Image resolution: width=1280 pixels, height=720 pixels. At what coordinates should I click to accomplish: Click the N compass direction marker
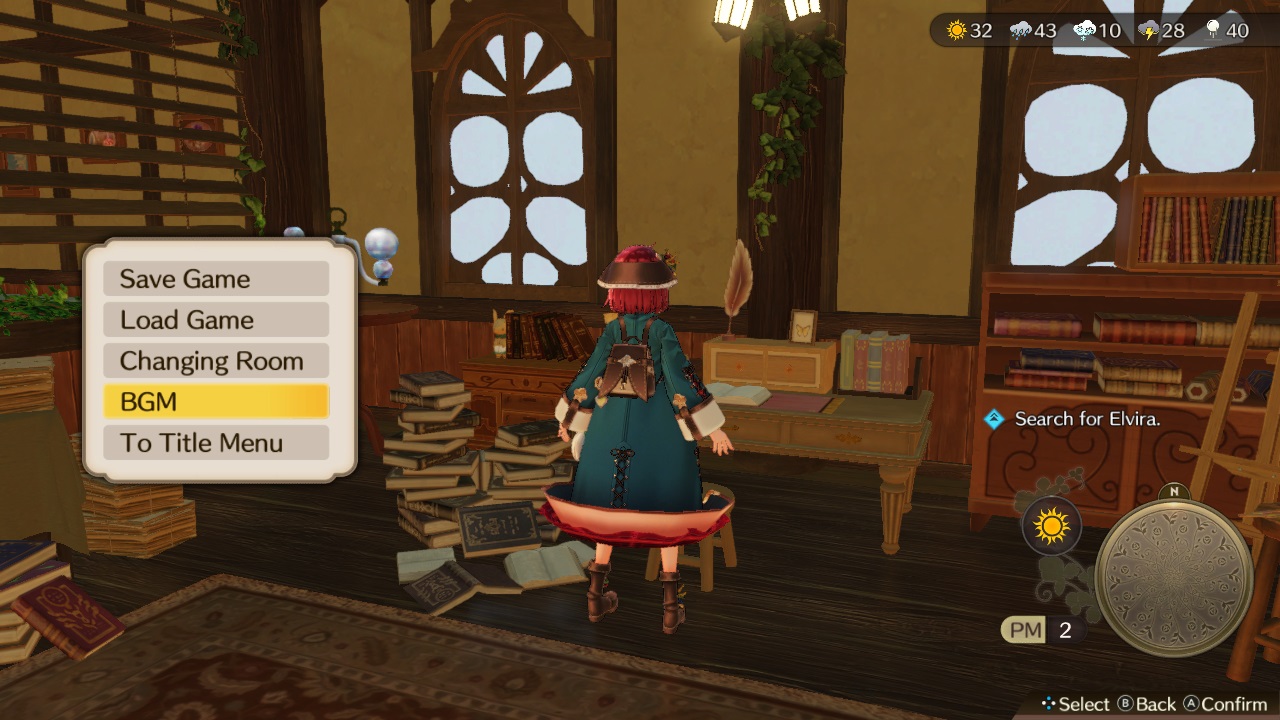coord(1175,492)
